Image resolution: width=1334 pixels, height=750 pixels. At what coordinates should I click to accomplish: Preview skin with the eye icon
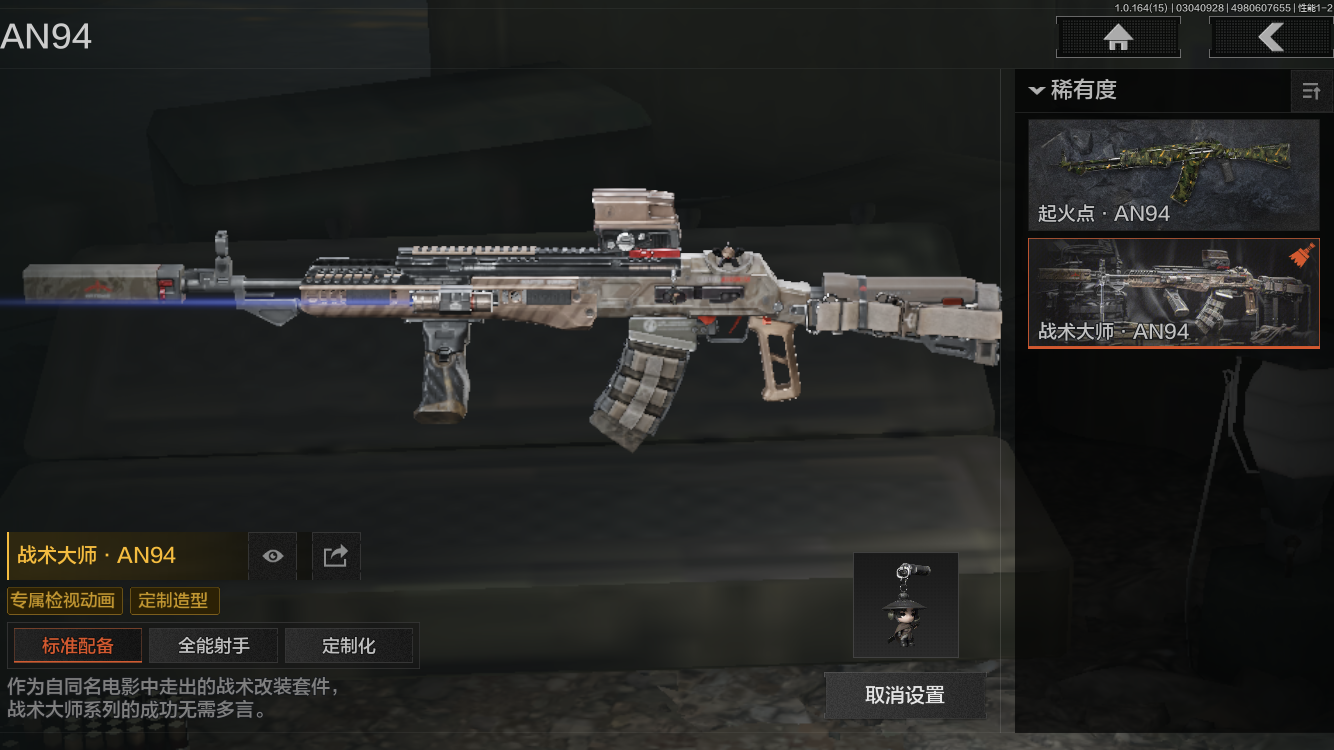tap(273, 556)
